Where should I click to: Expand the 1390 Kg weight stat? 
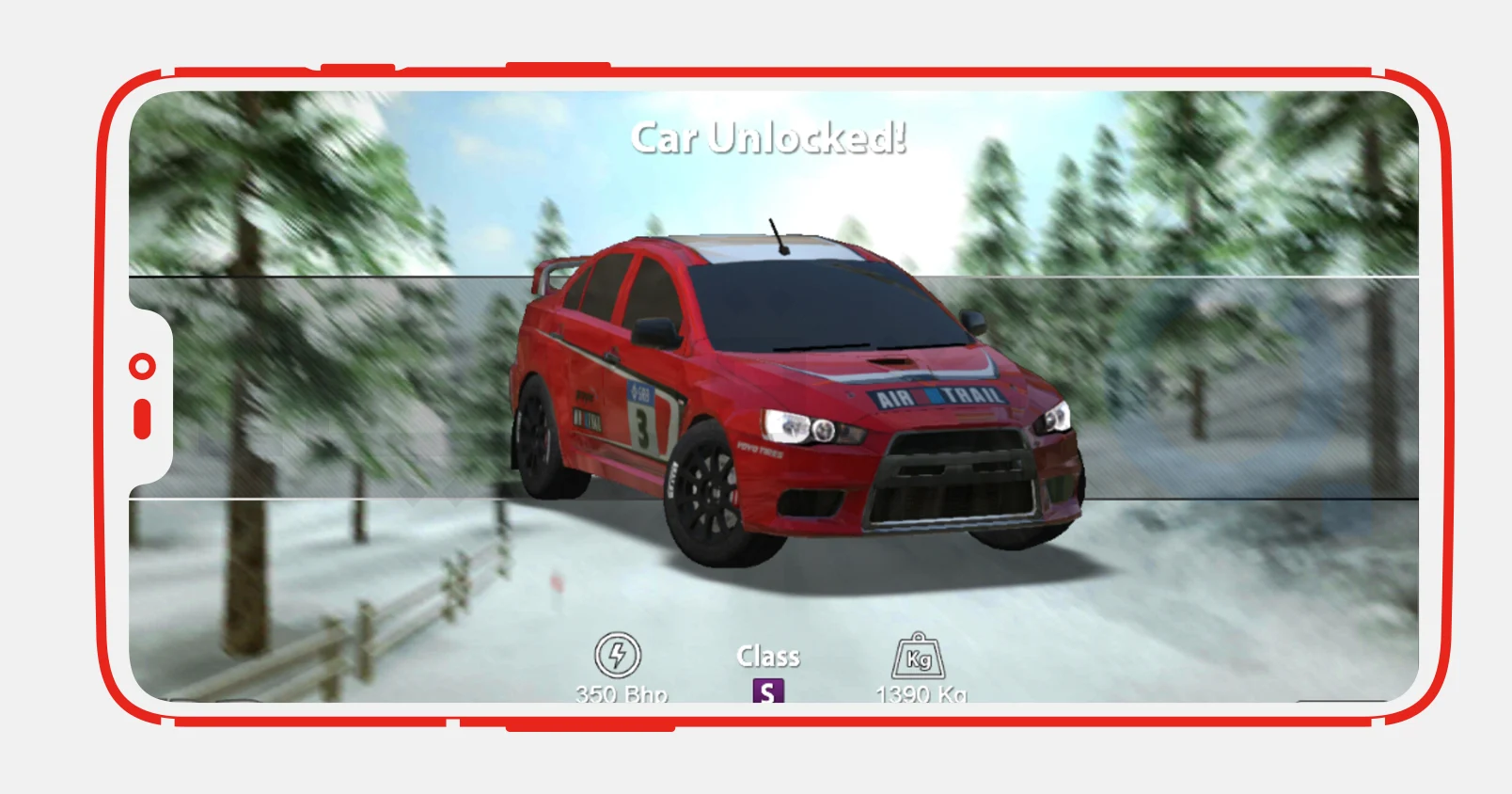[x=920, y=694]
